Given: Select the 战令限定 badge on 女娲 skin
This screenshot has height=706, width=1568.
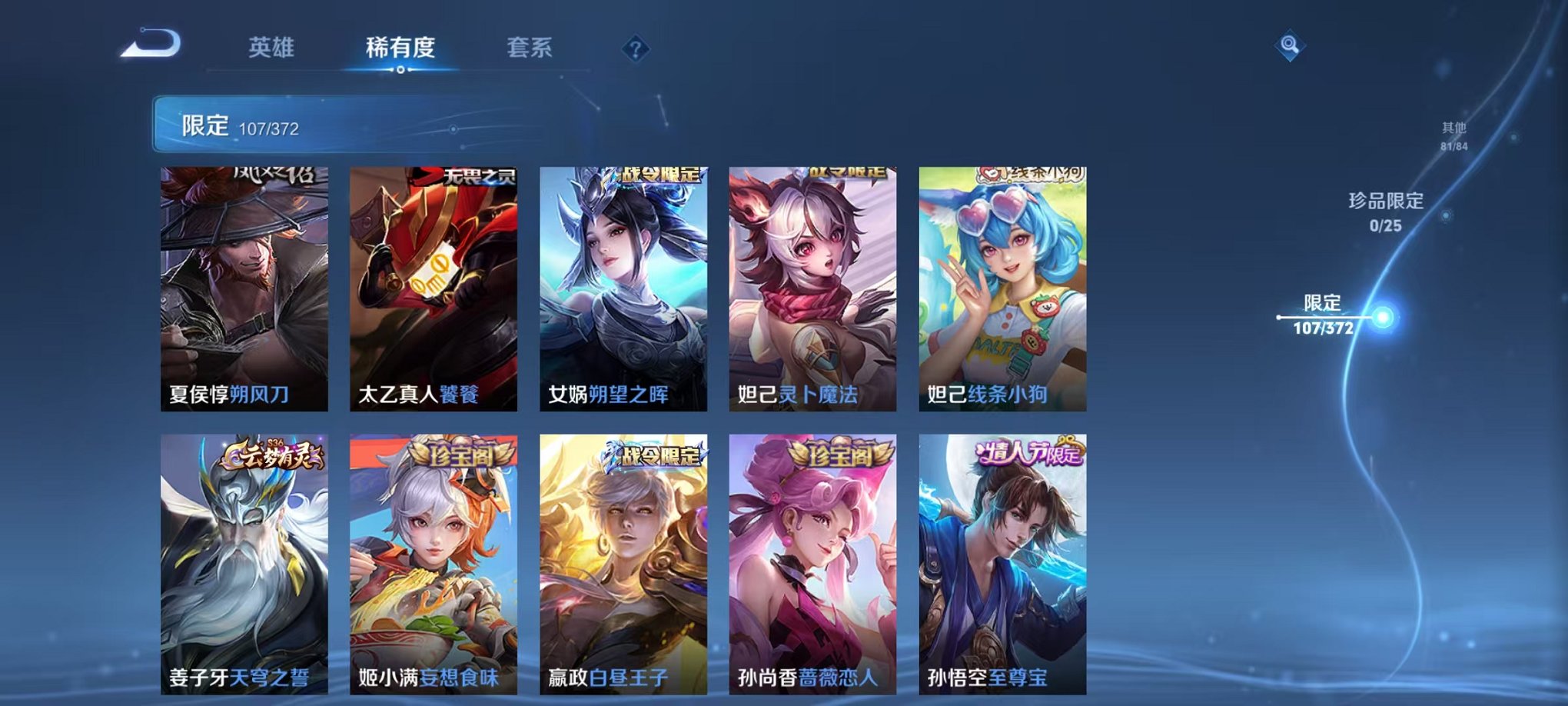Looking at the screenshot, I should (x=657, y=175).
